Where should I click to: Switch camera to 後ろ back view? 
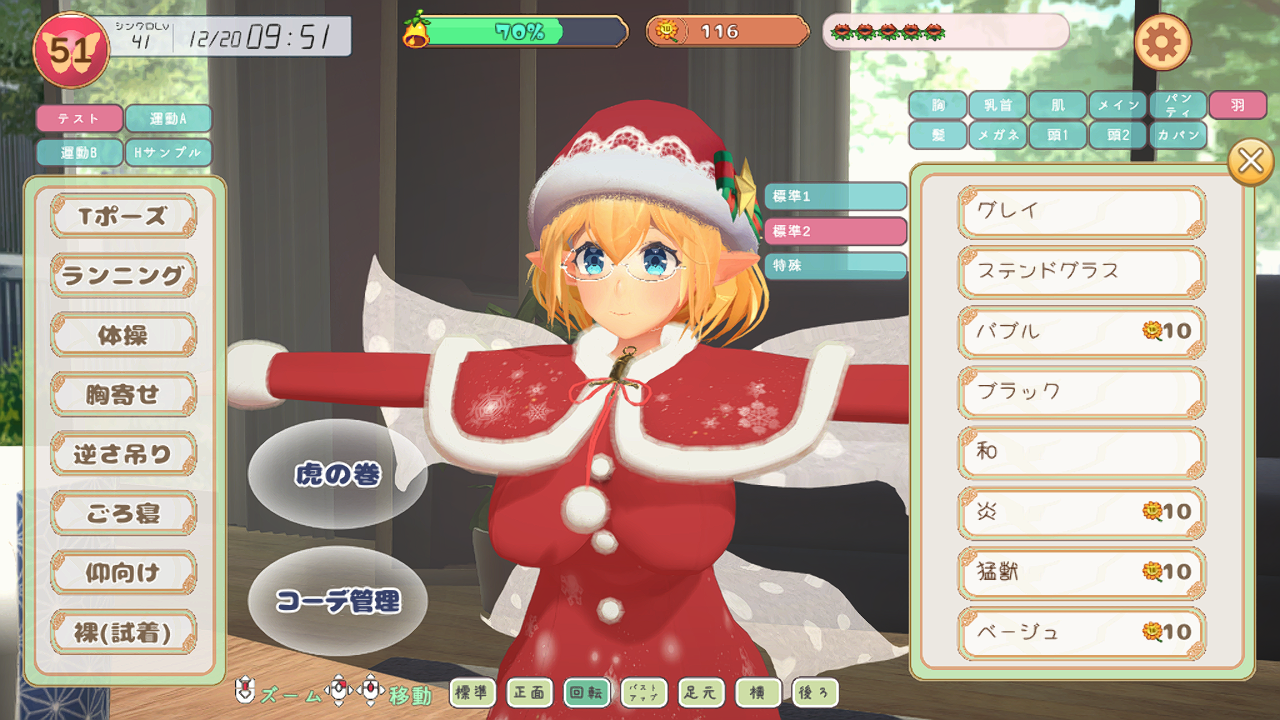(814, 692)
